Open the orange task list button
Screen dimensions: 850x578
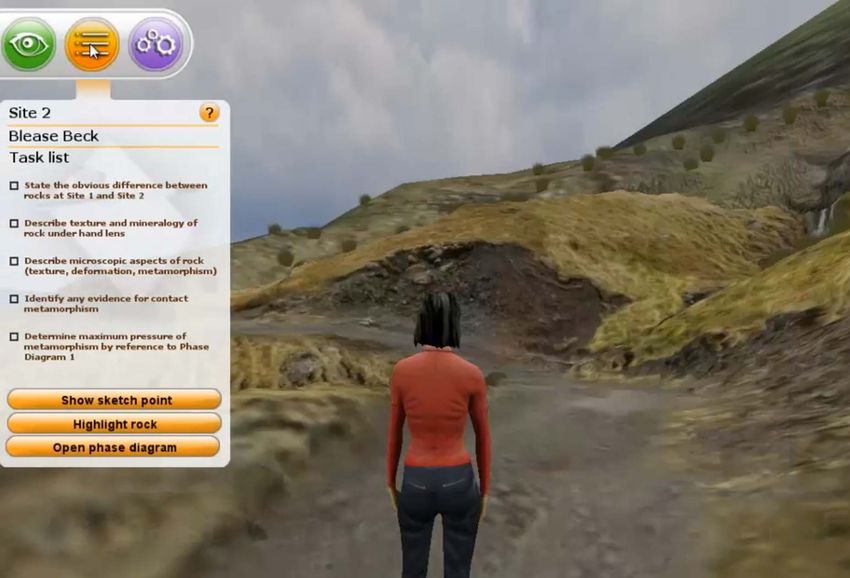92,44
